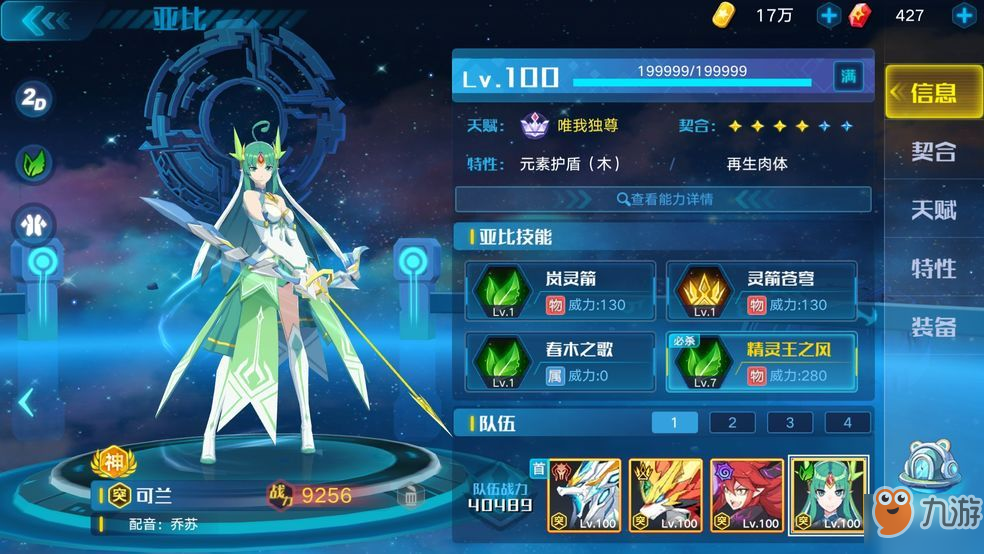The width and height of the screenshot is (984, 554).
Task: Add more red gems with the plus button
Action: coord(964,15)
